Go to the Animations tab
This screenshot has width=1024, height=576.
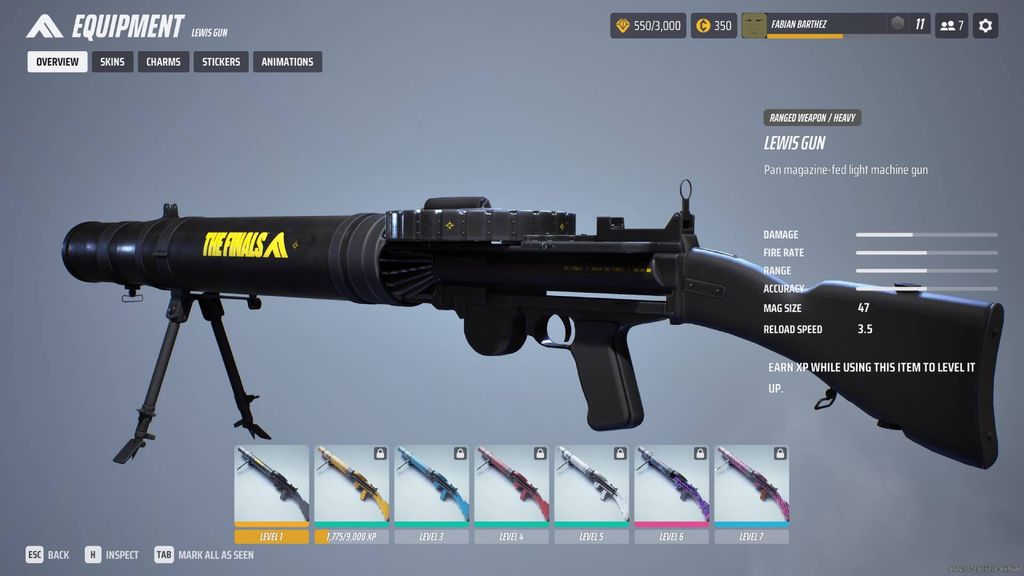coord(287,62)
